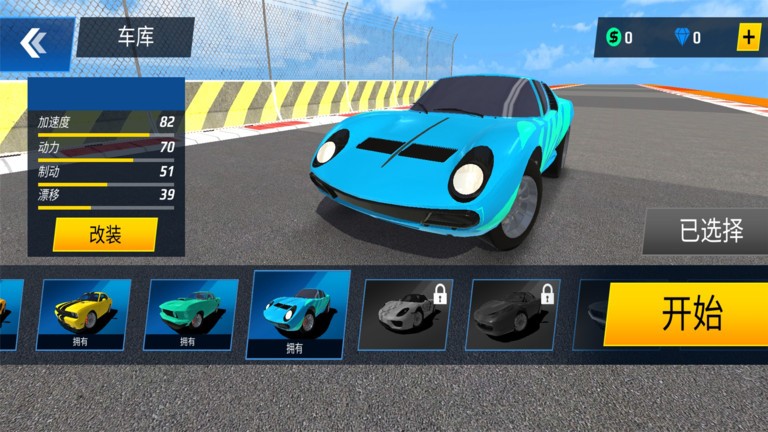Open the 改装 modification menu
Image resolution: width=768 pixels, height=432 pixels.
[x=105, y=235]
